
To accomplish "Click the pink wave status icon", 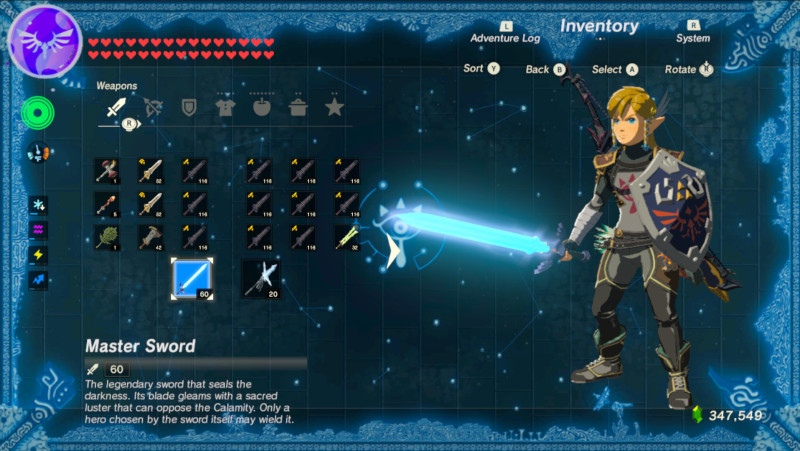I will [x=39, y=229].
